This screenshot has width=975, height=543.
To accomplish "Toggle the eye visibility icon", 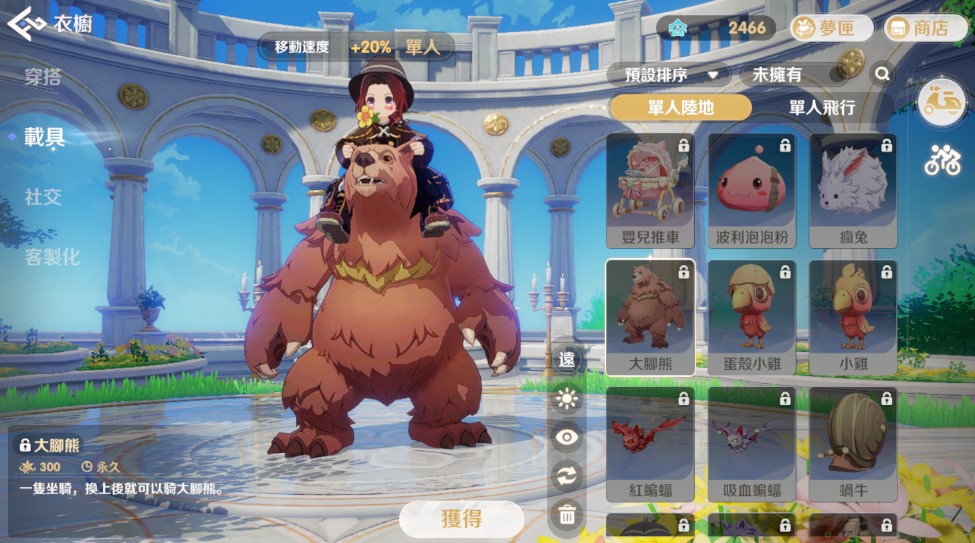I will 567,437.
